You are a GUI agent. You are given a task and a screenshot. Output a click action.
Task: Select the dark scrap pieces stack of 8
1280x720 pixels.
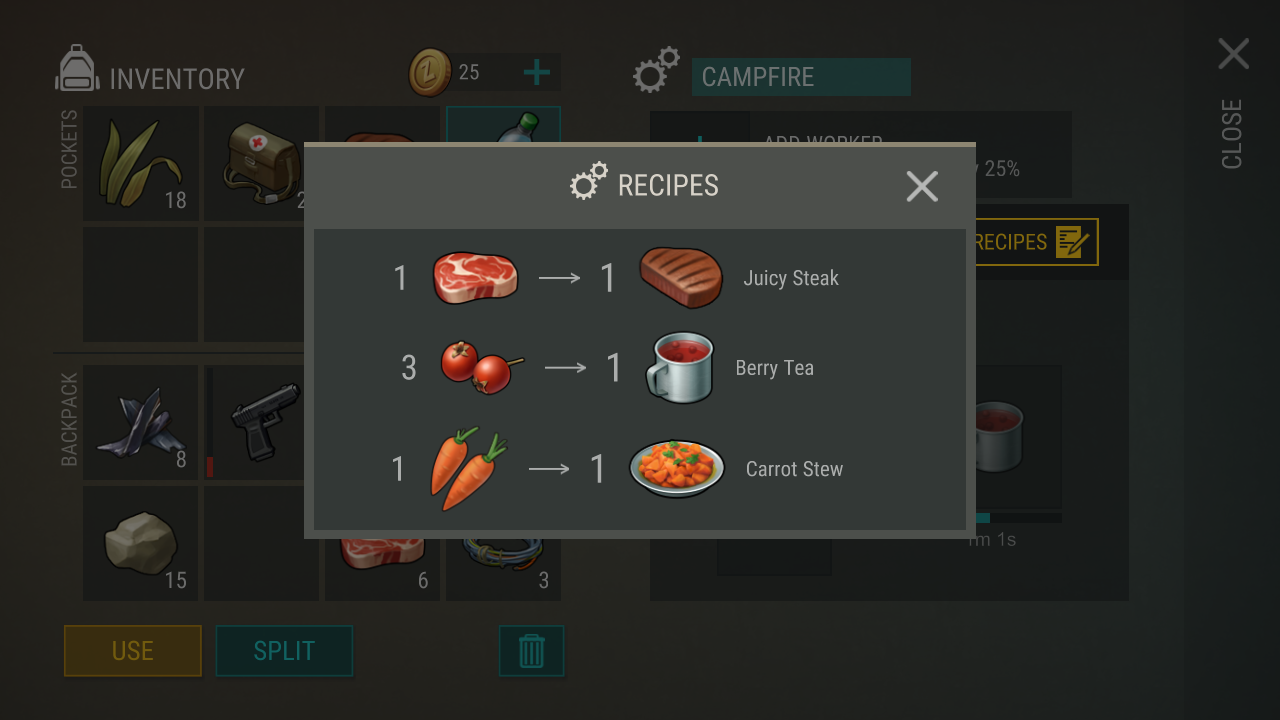[140, 422]
